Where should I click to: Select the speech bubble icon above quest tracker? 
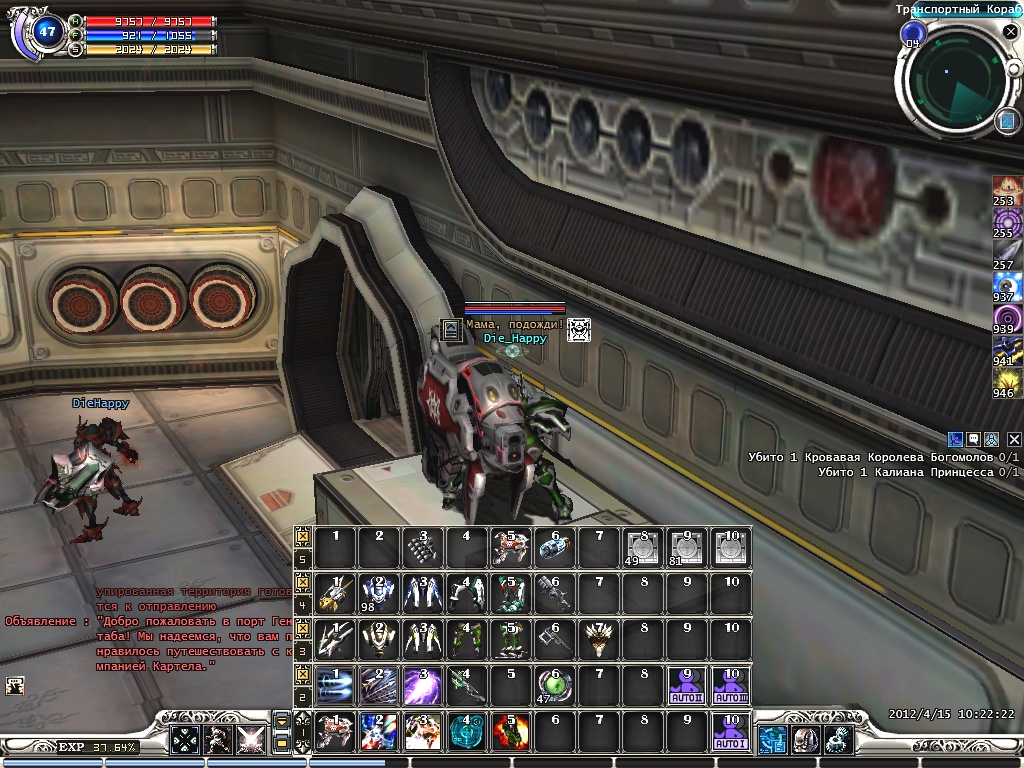[973, 439]
